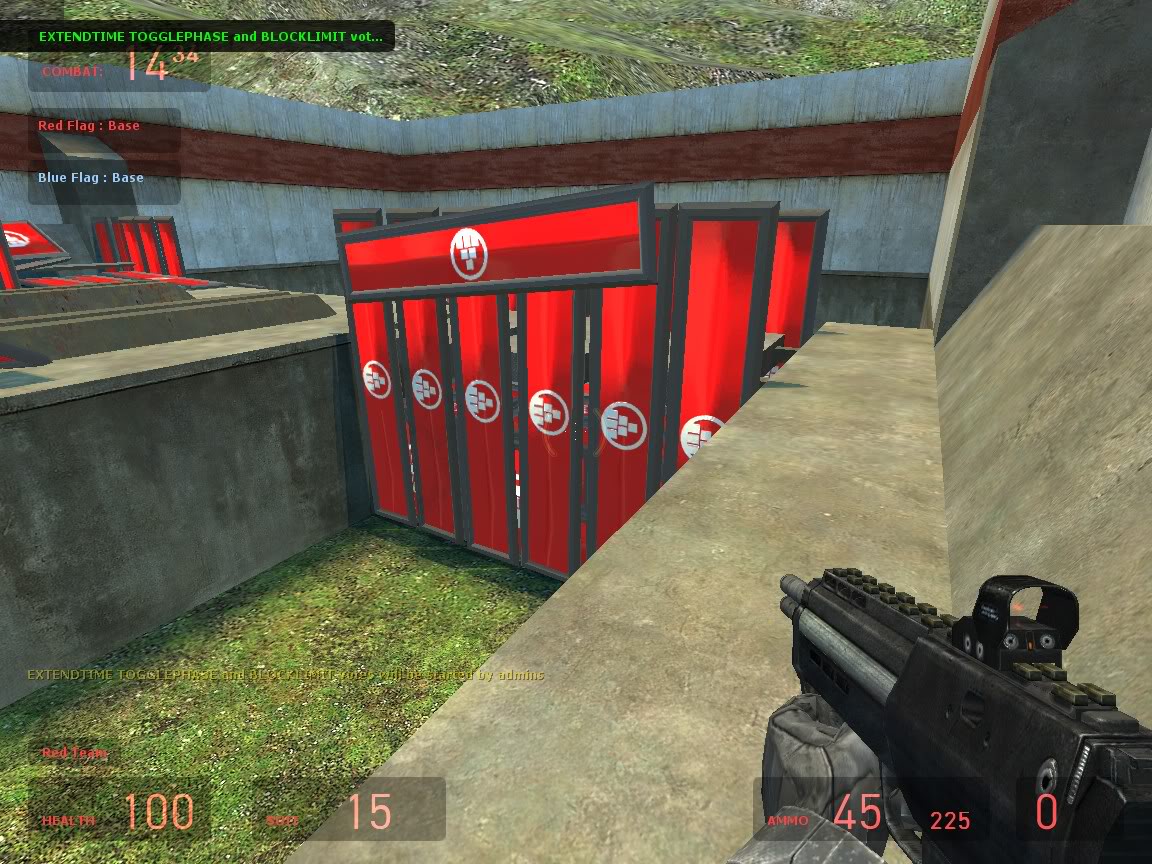
Task: Select the Blue Flag status tracker
Action: (x=91, y=178)
